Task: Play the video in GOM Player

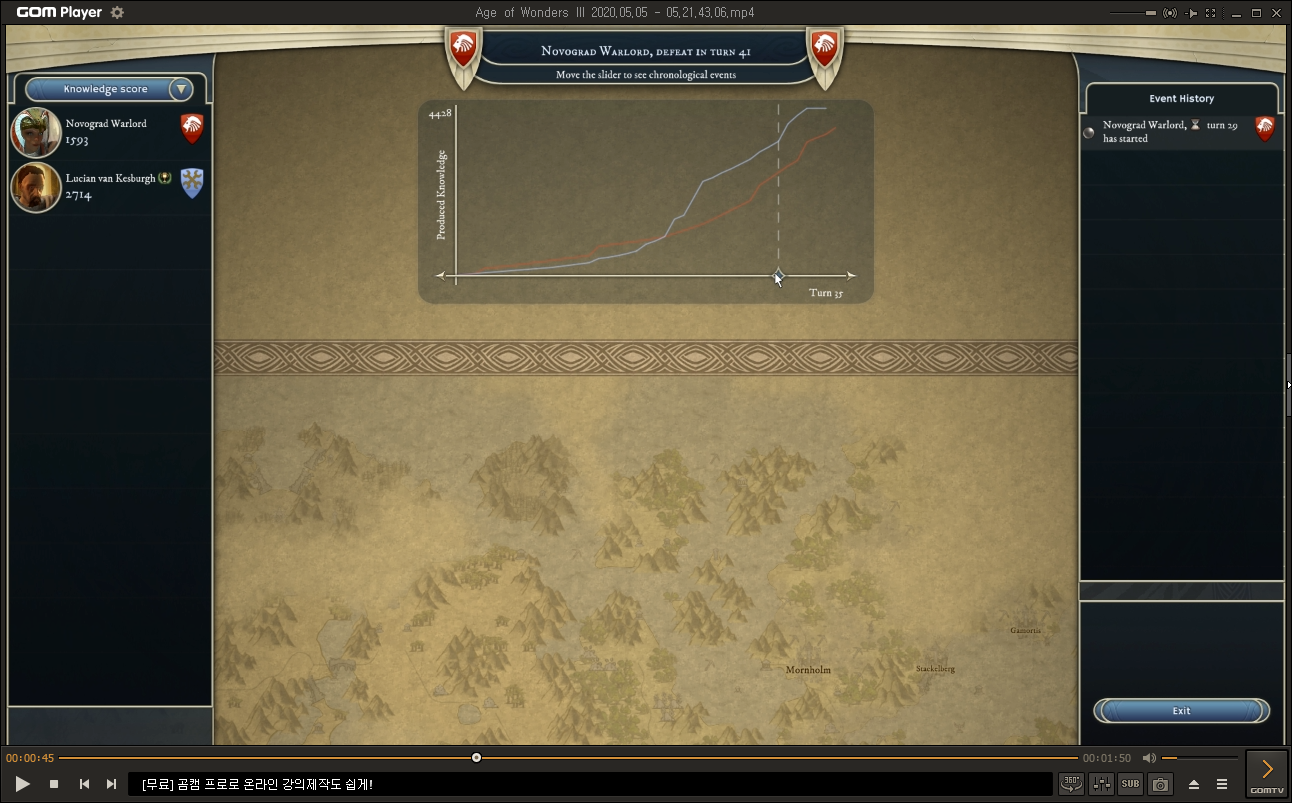Action: (22, 784)
